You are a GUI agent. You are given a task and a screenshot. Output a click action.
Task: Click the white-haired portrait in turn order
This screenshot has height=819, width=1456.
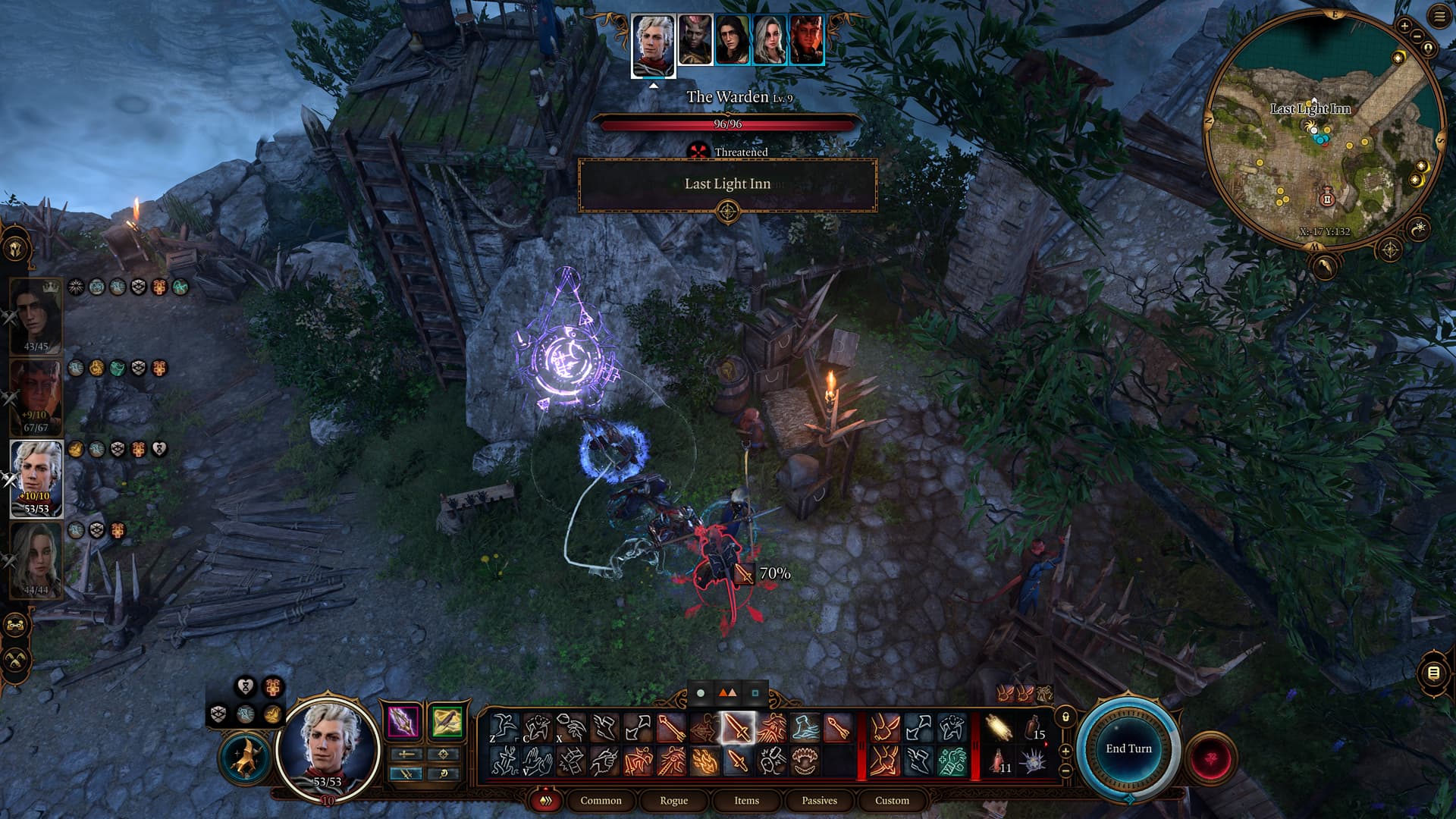653,45
